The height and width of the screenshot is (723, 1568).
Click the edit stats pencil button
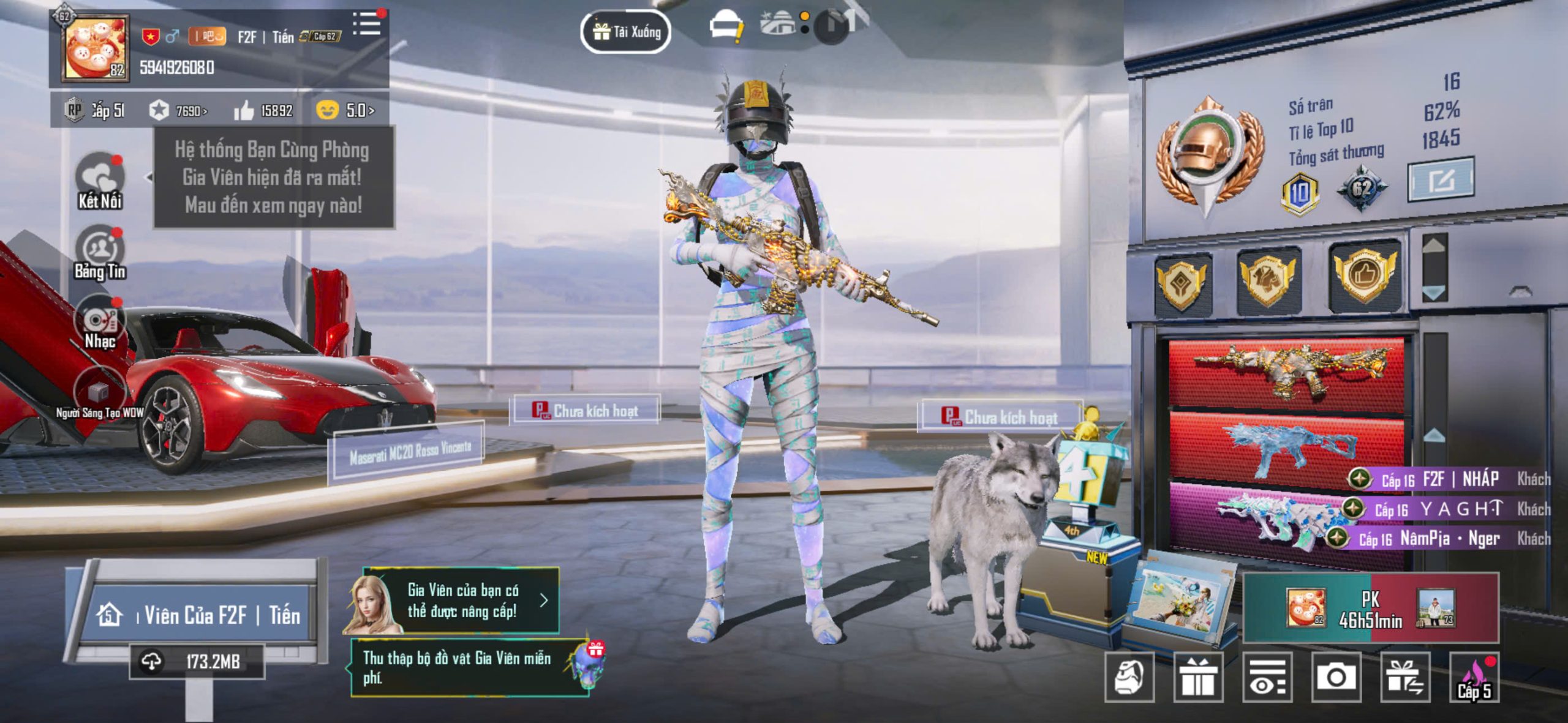click(1441, 179)
